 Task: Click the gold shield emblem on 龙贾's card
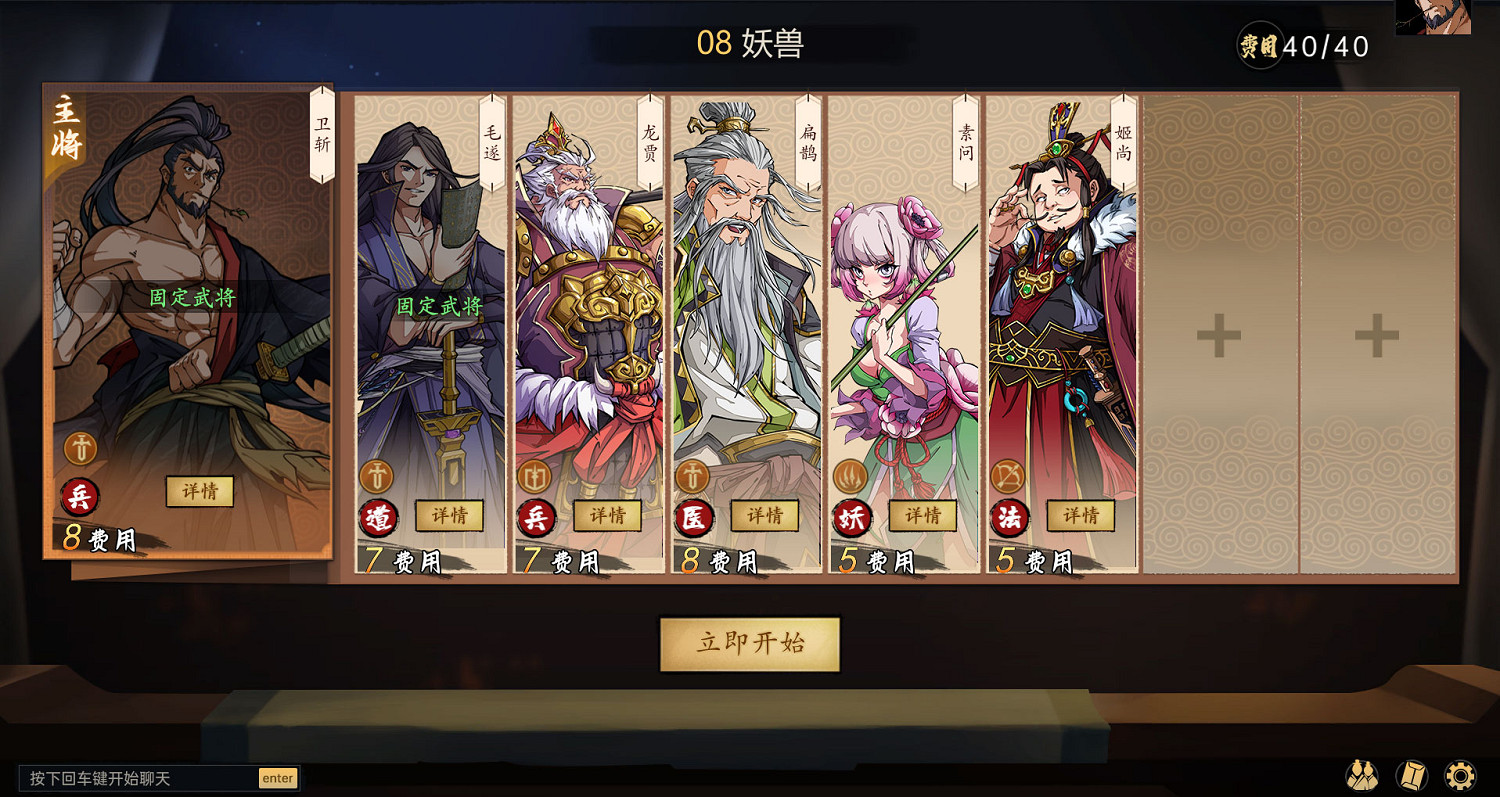[x=533, y=476]
